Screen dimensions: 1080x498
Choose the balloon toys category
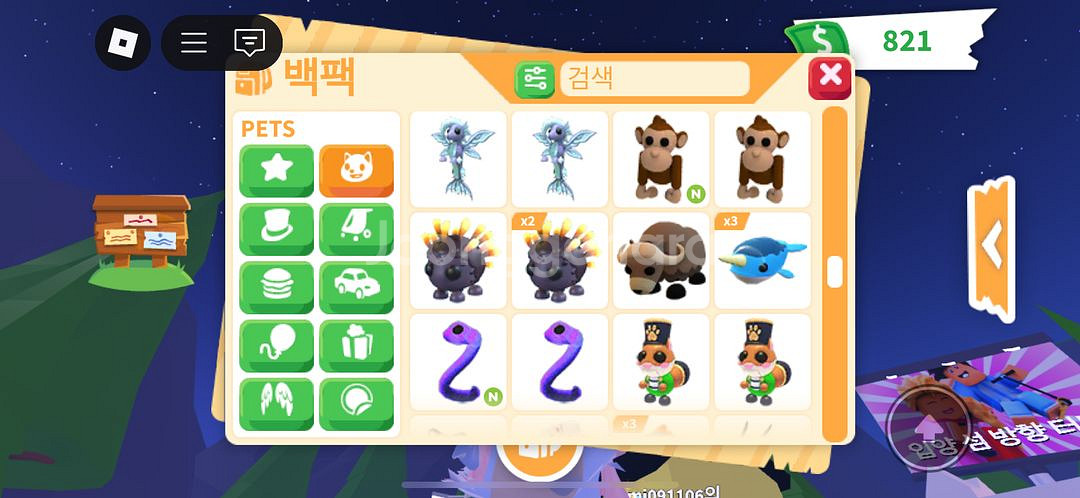[x=276, y=346]
